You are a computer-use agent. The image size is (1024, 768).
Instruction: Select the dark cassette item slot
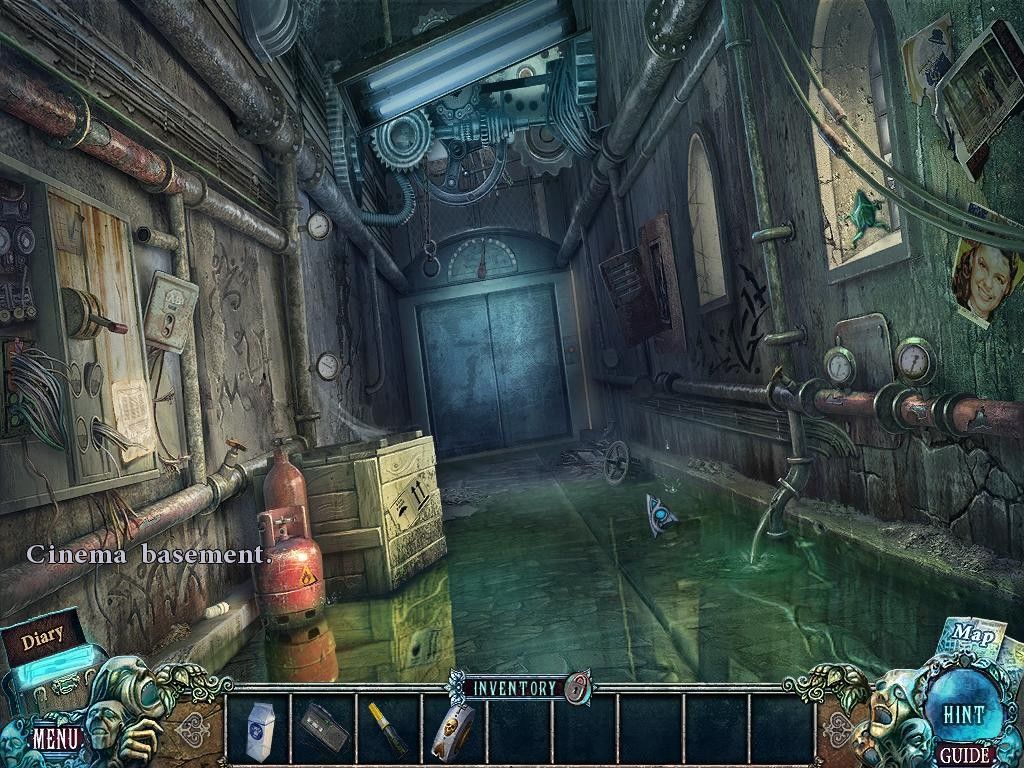[324, 729]
